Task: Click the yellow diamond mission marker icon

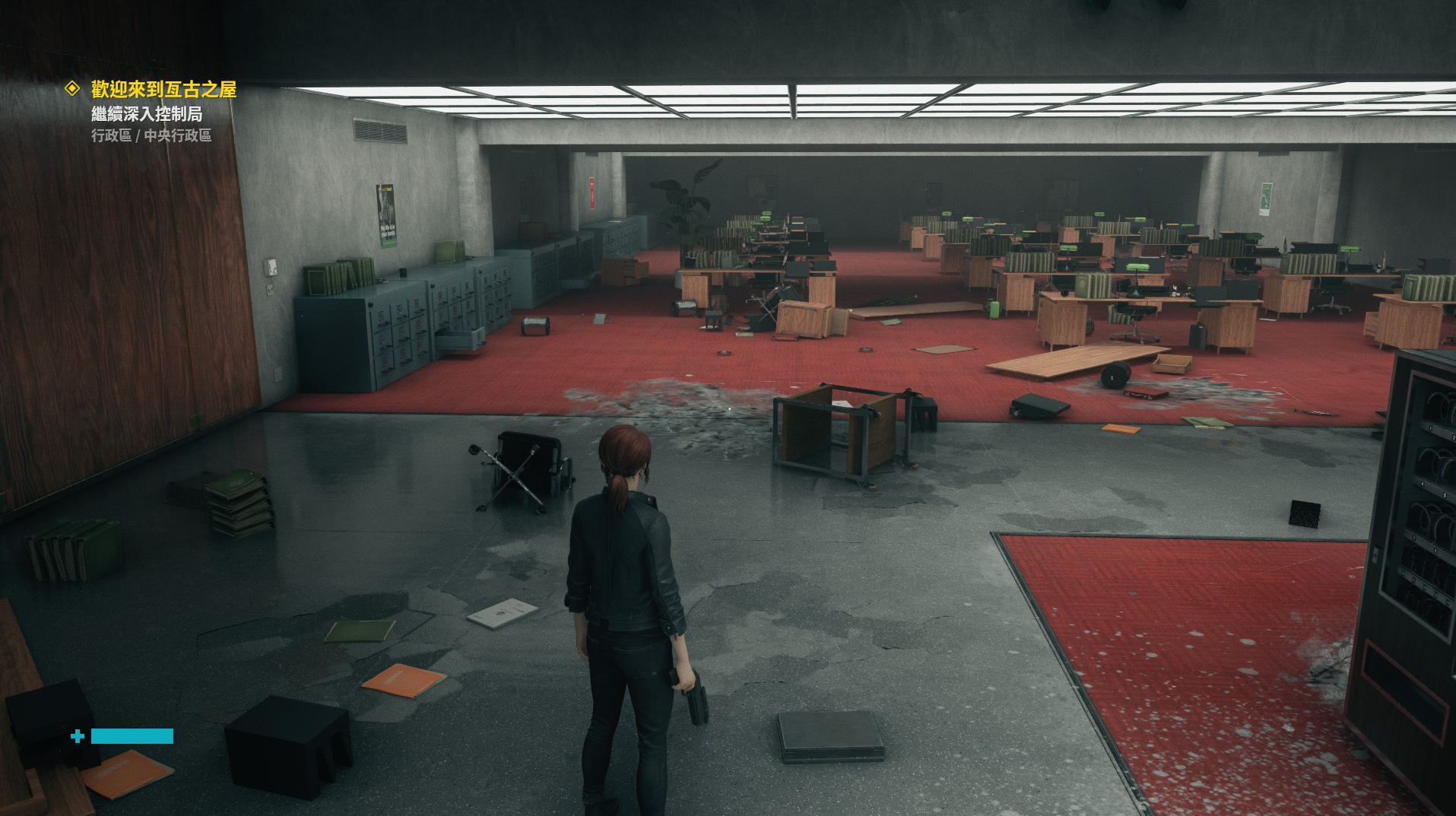Action: coord(72,89)
